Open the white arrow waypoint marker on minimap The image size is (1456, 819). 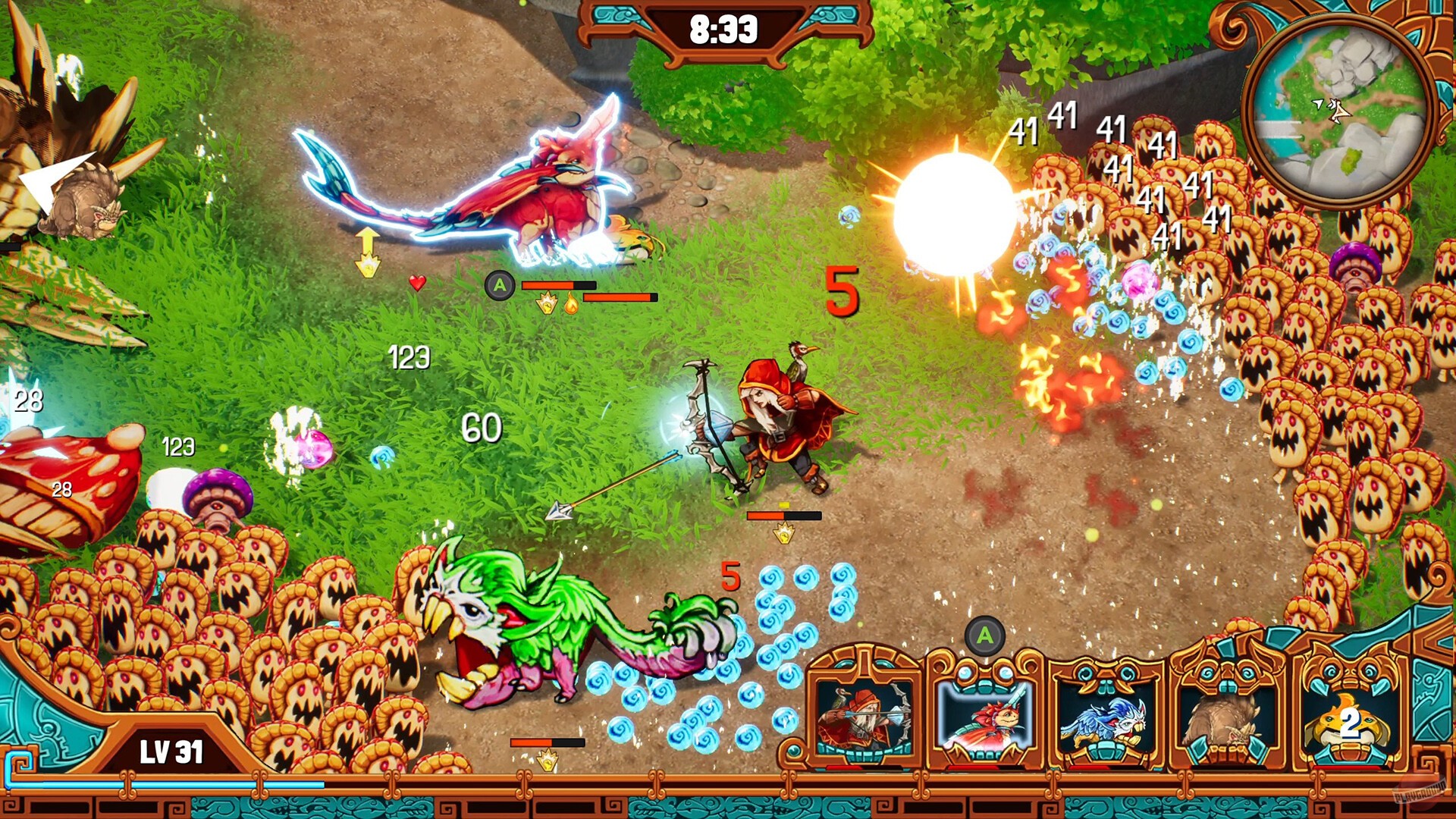[x=1318, y=103]
